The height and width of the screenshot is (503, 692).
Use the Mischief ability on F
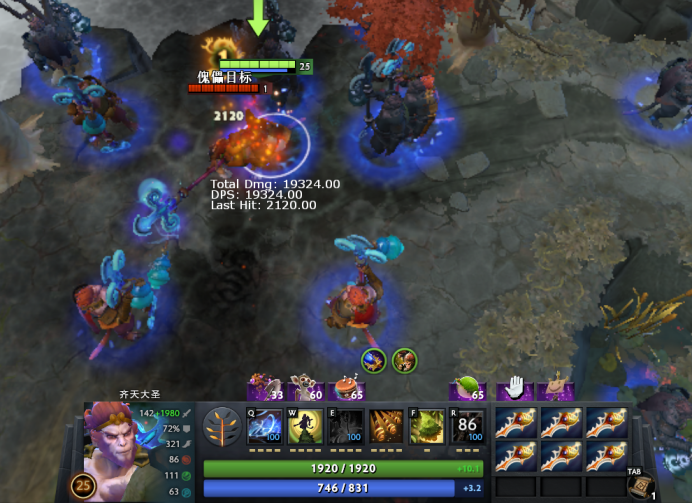click(428, 427)
